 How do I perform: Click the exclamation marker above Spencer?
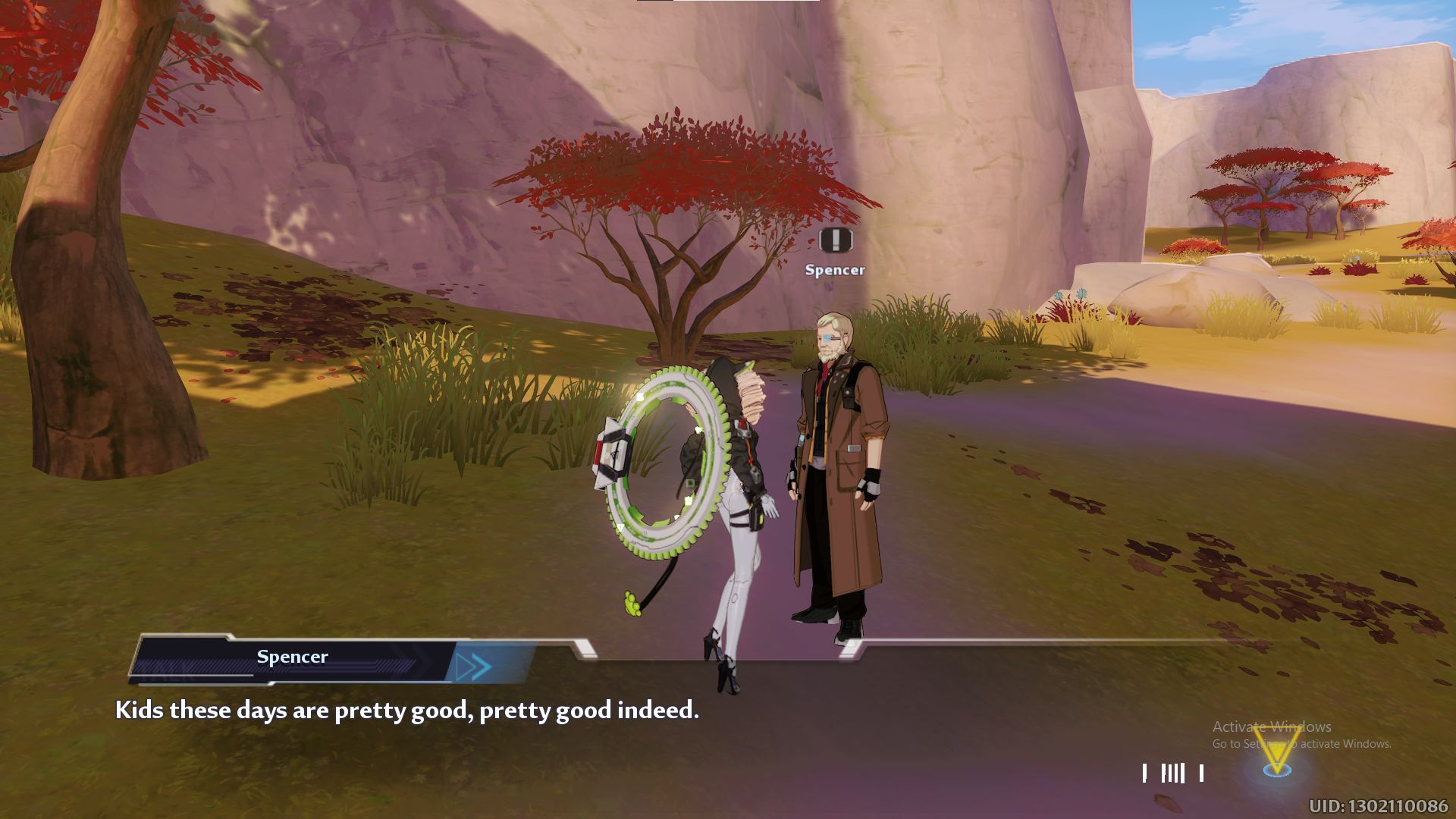point(836,240)
